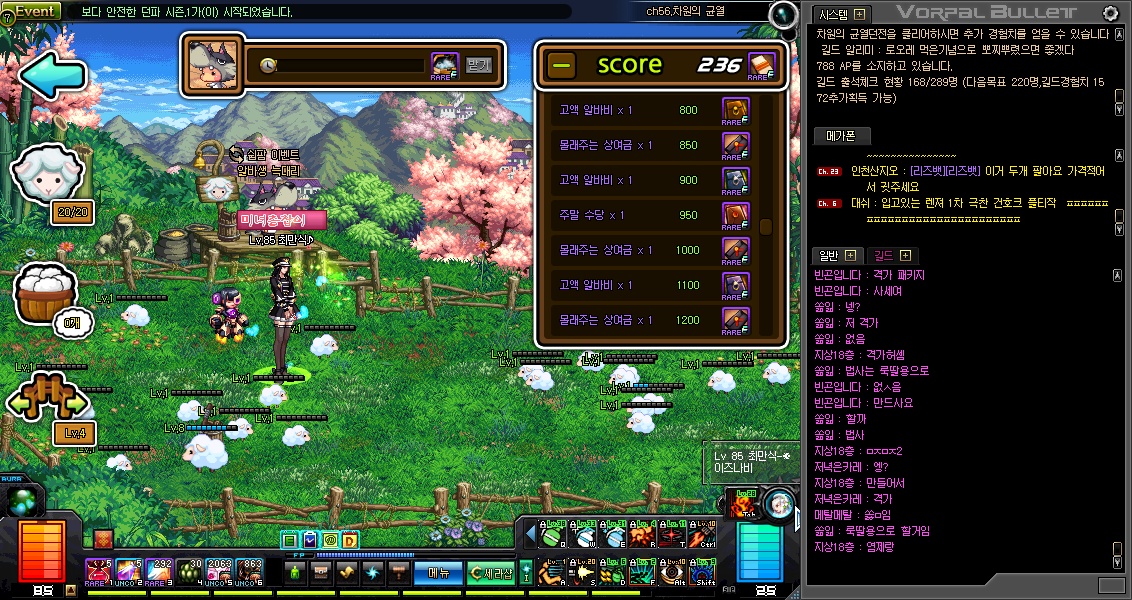This screenshot has width=1132, height=600.
Task: Click the skill bar left expand arrow
Action: [529, 535]
